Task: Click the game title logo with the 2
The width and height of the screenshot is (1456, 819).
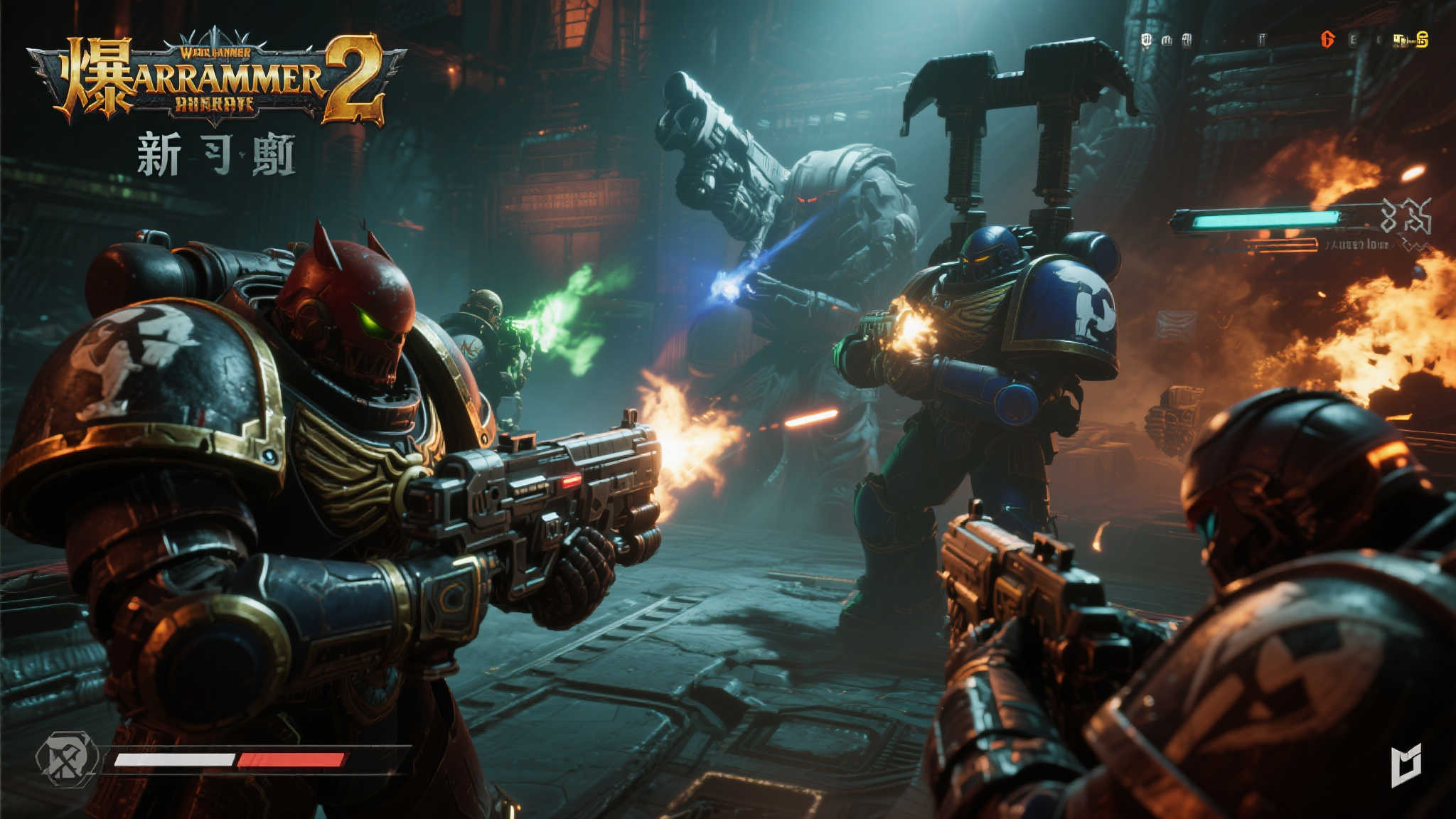Action: click(217, 78)
